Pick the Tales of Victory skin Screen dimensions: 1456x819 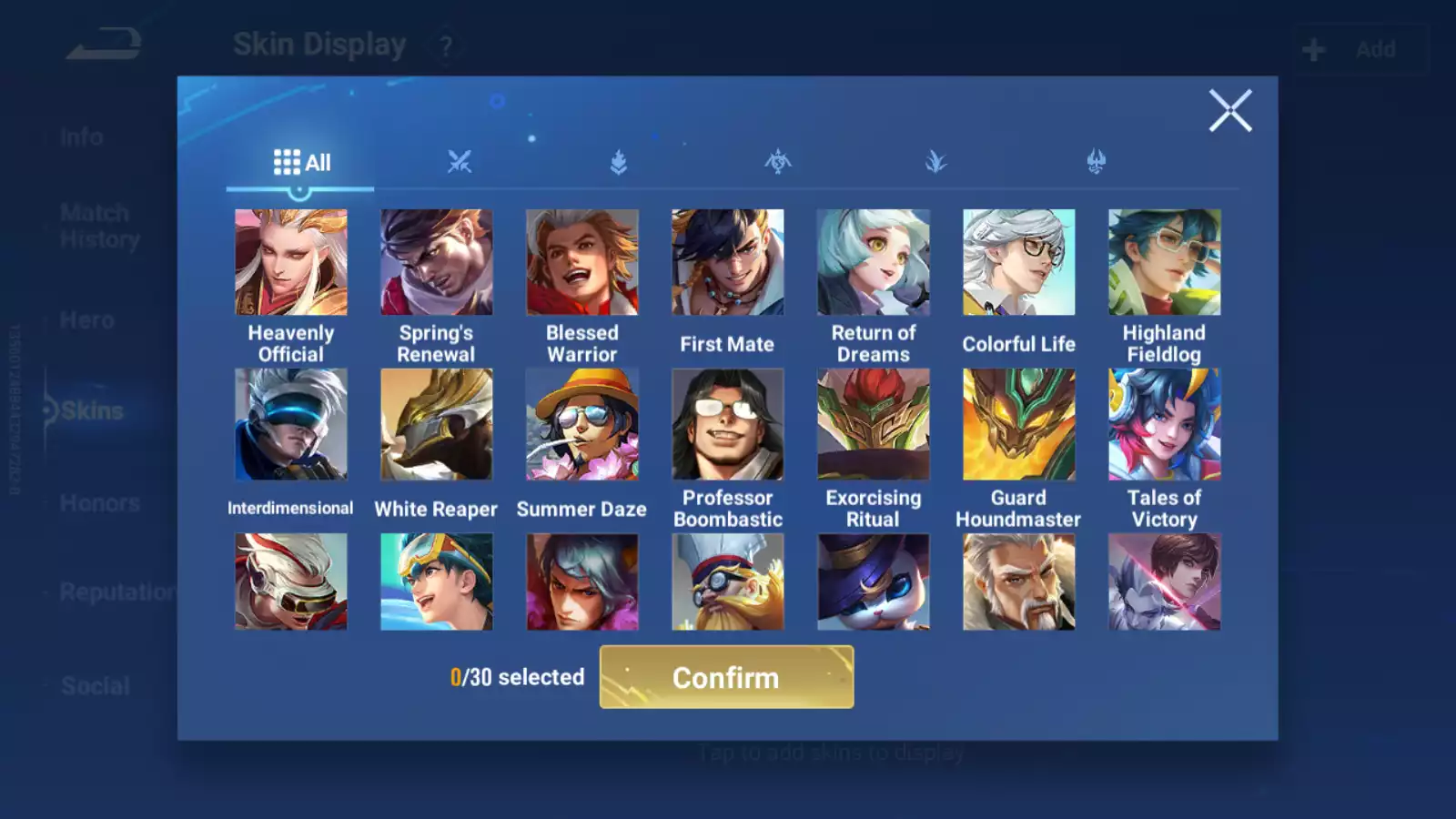coord(1164,424)
